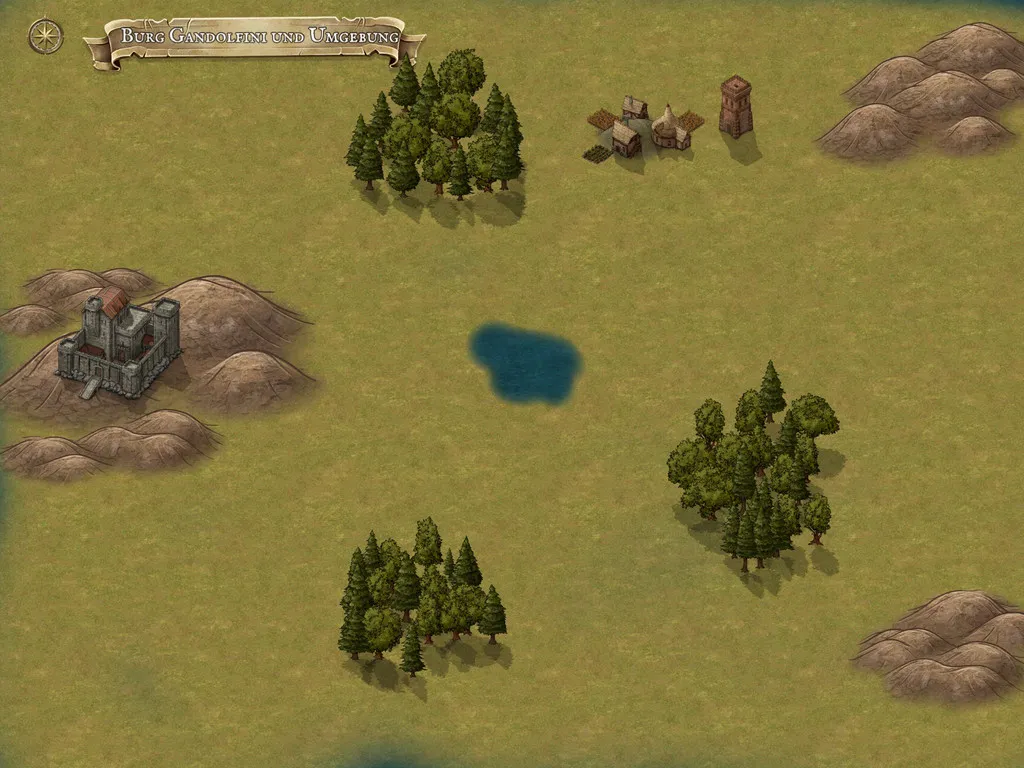Select the brick watchtower location on the map
The width and height of the screenshot is (1024, 768).
coord(735,107)
